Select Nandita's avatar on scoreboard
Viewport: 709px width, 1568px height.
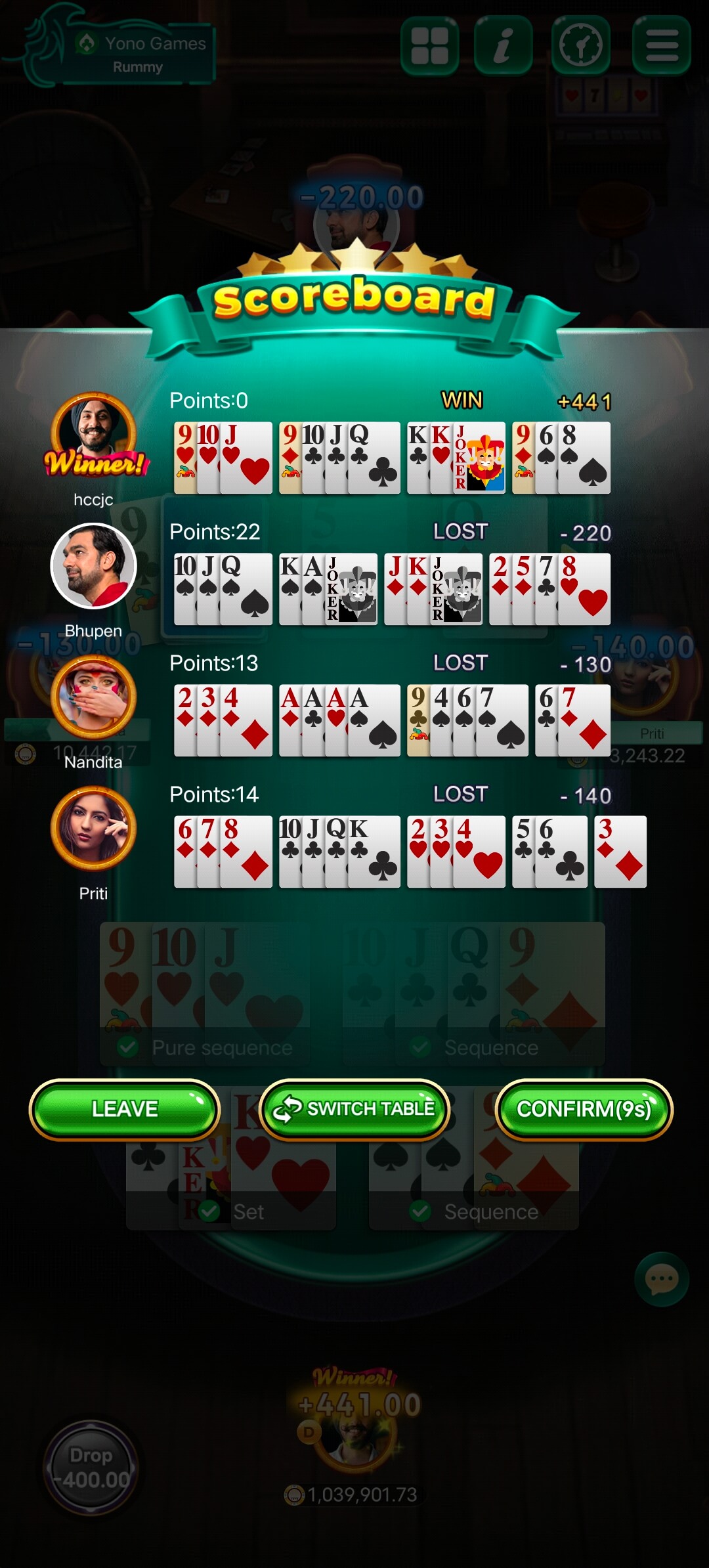coord(94,697)
